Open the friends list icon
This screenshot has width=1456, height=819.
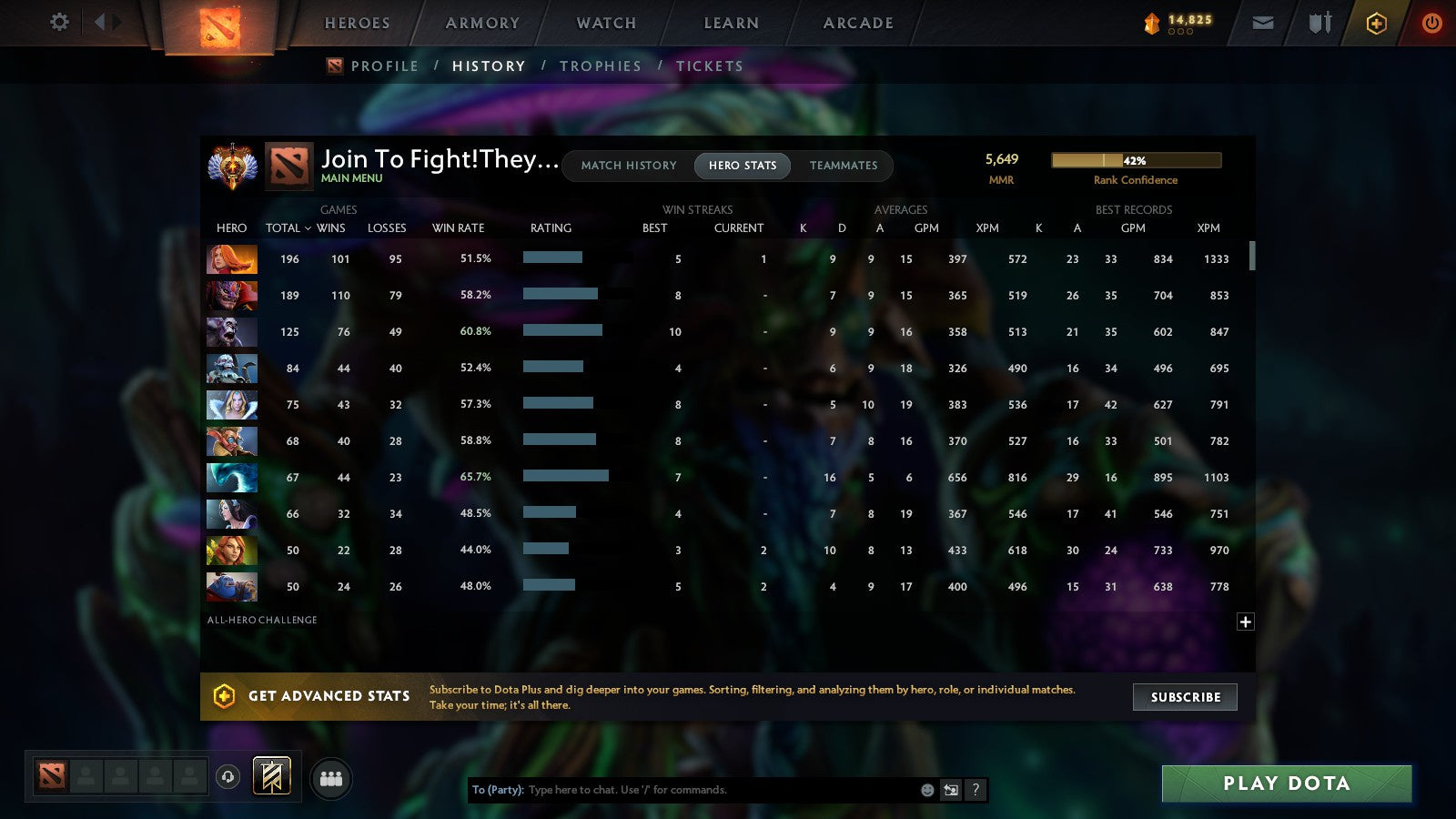pos(331,778)
